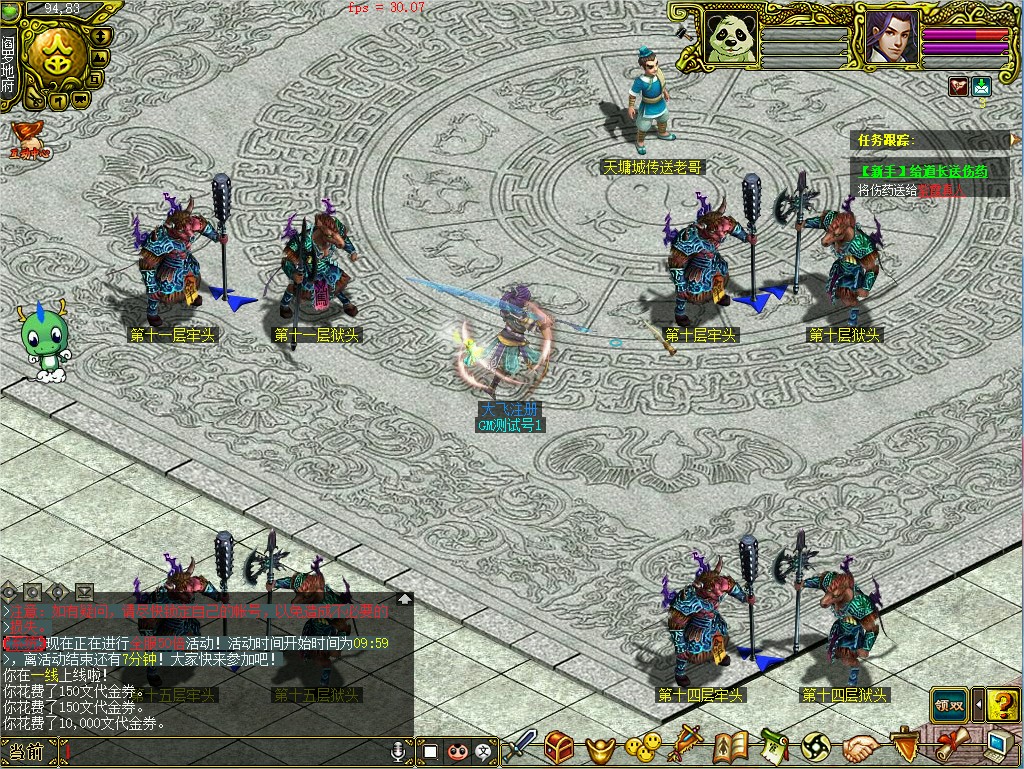Viewport: 1024px width, 769px height.
Task: Select the panda pet portrait
Action: 731,36
